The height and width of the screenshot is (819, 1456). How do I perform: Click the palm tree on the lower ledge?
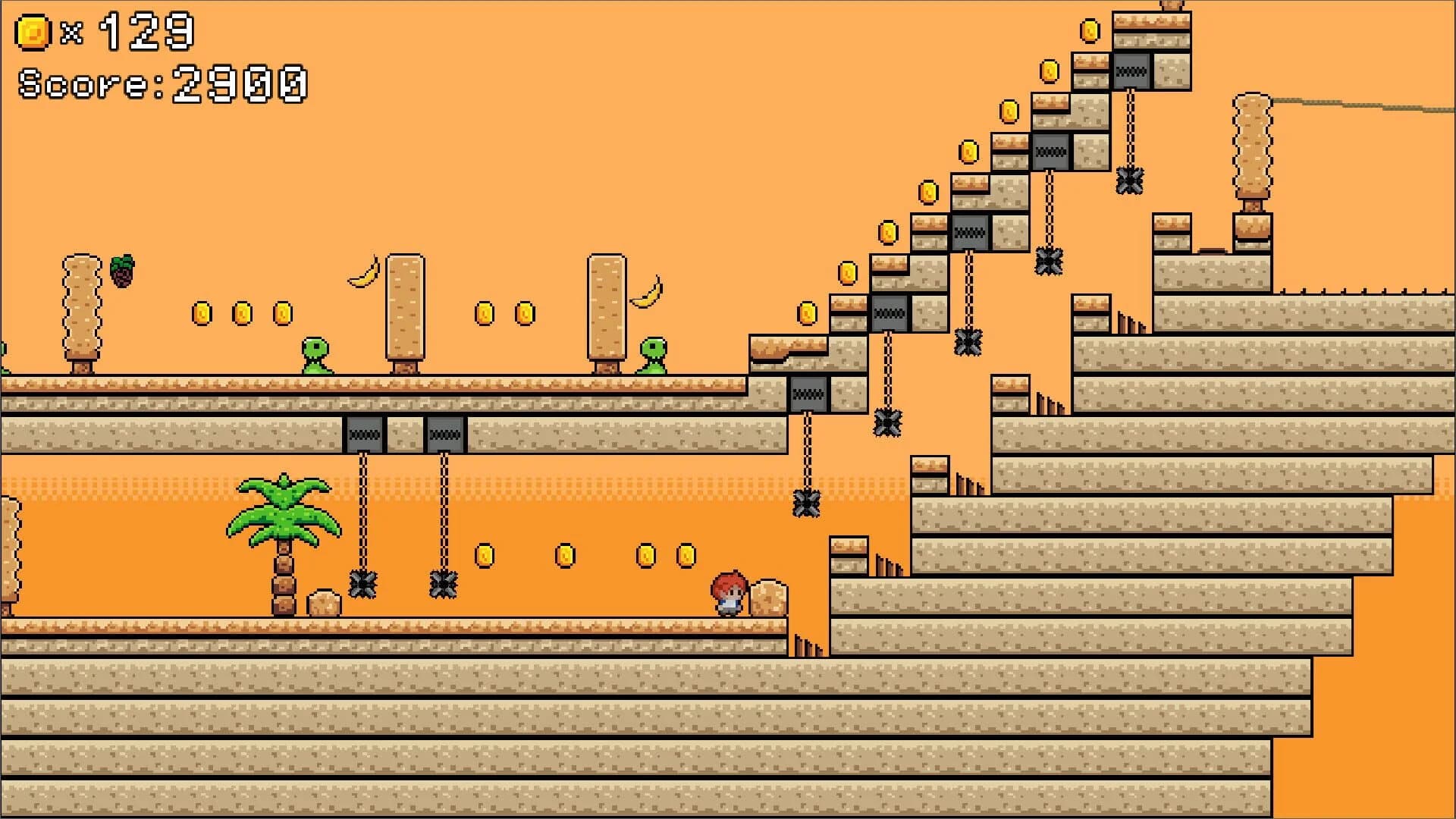click(284, 523)
